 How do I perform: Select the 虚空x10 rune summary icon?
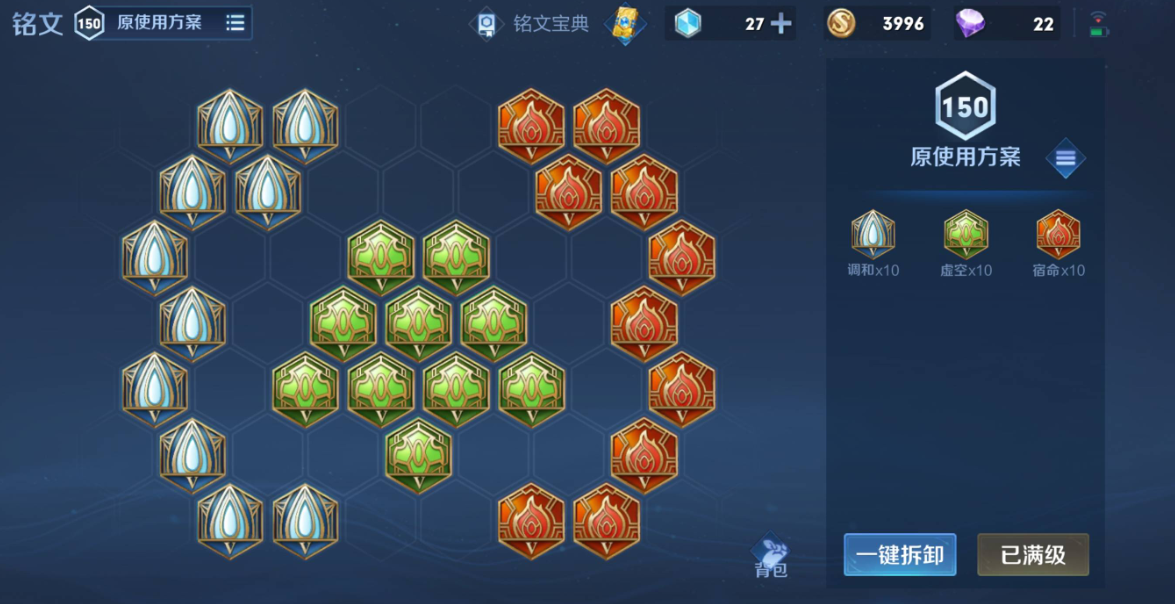(x=965, y=235)
